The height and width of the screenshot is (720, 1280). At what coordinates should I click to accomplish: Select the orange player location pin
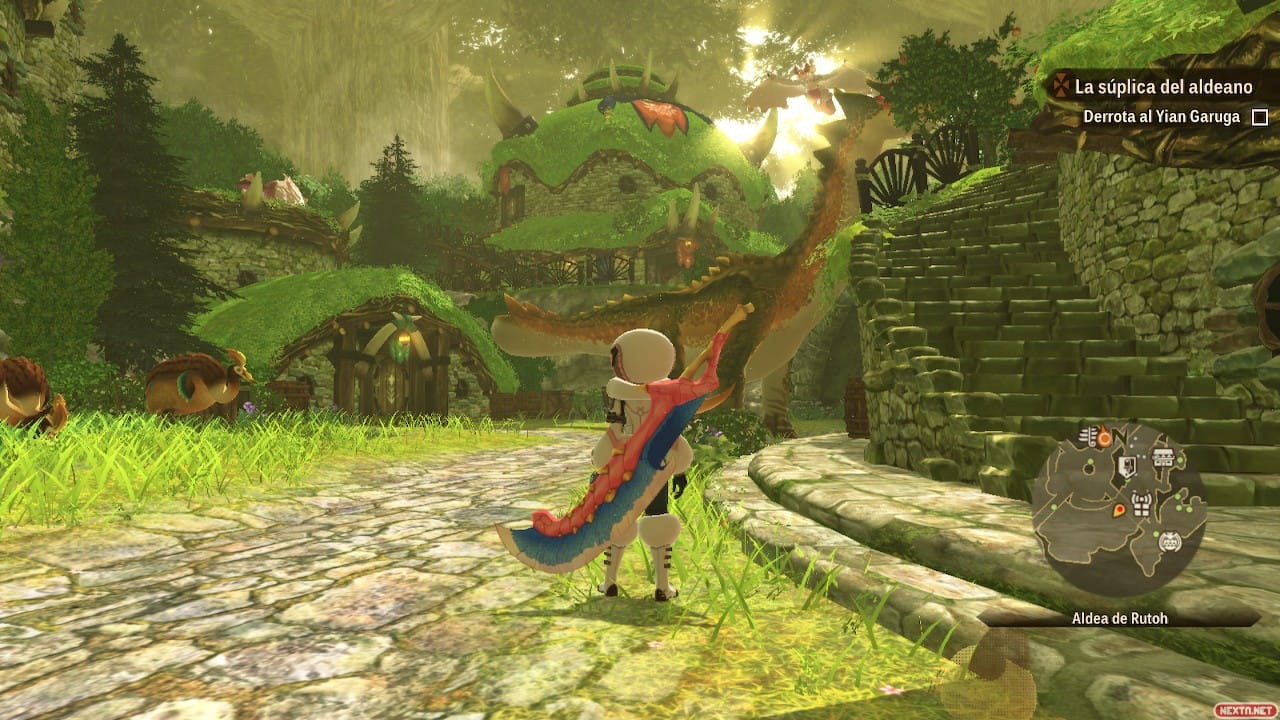click(x=1118, y=511)
